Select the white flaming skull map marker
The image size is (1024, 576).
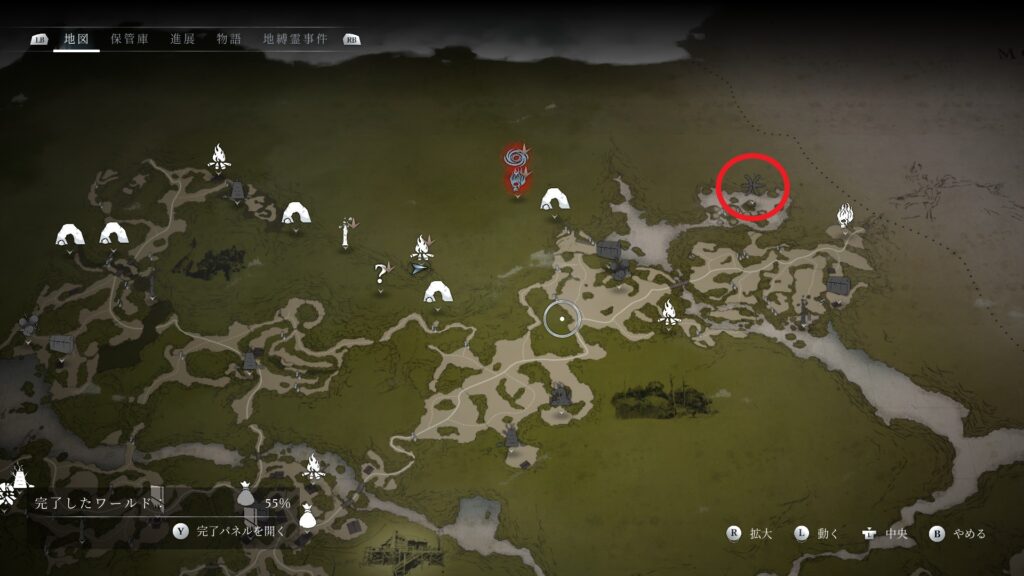pyautogui.click(x=845, y=214)
